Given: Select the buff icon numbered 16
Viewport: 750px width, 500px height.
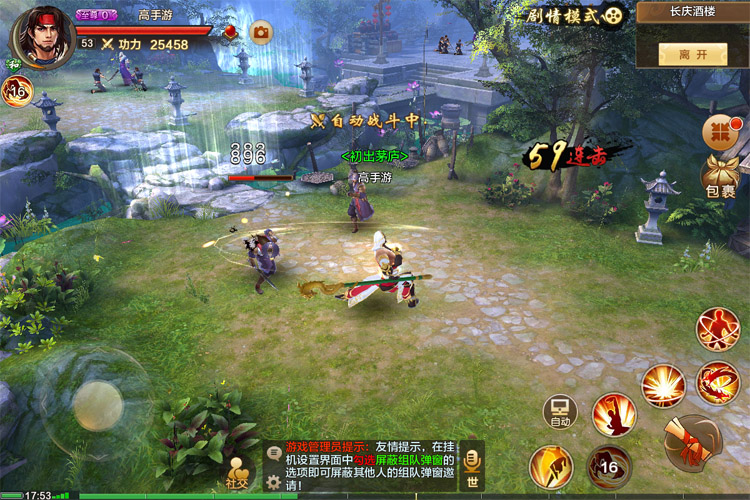Looking at the screenshot, I should 17,92.
